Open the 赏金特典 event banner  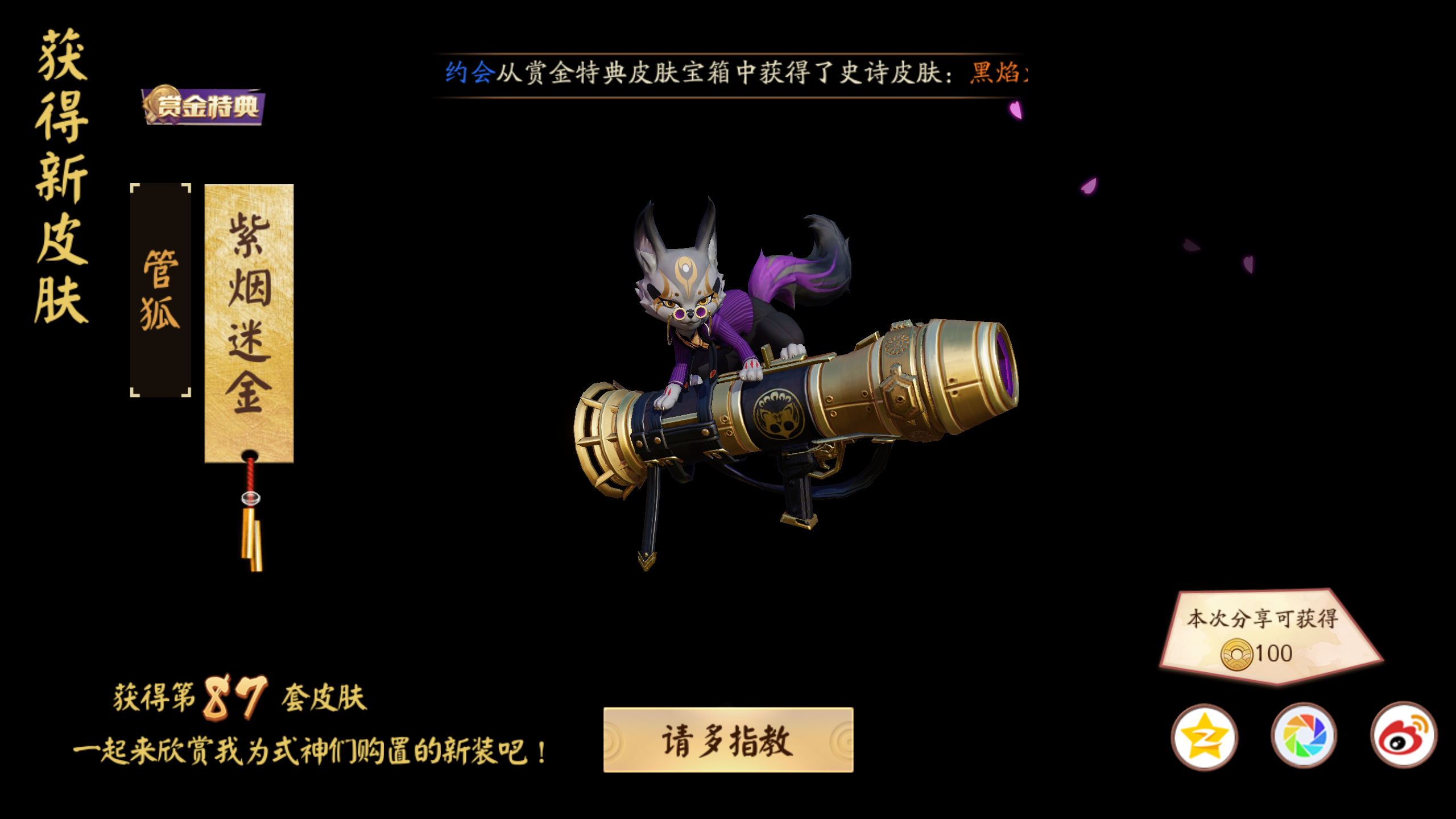[x=206, y=105]
